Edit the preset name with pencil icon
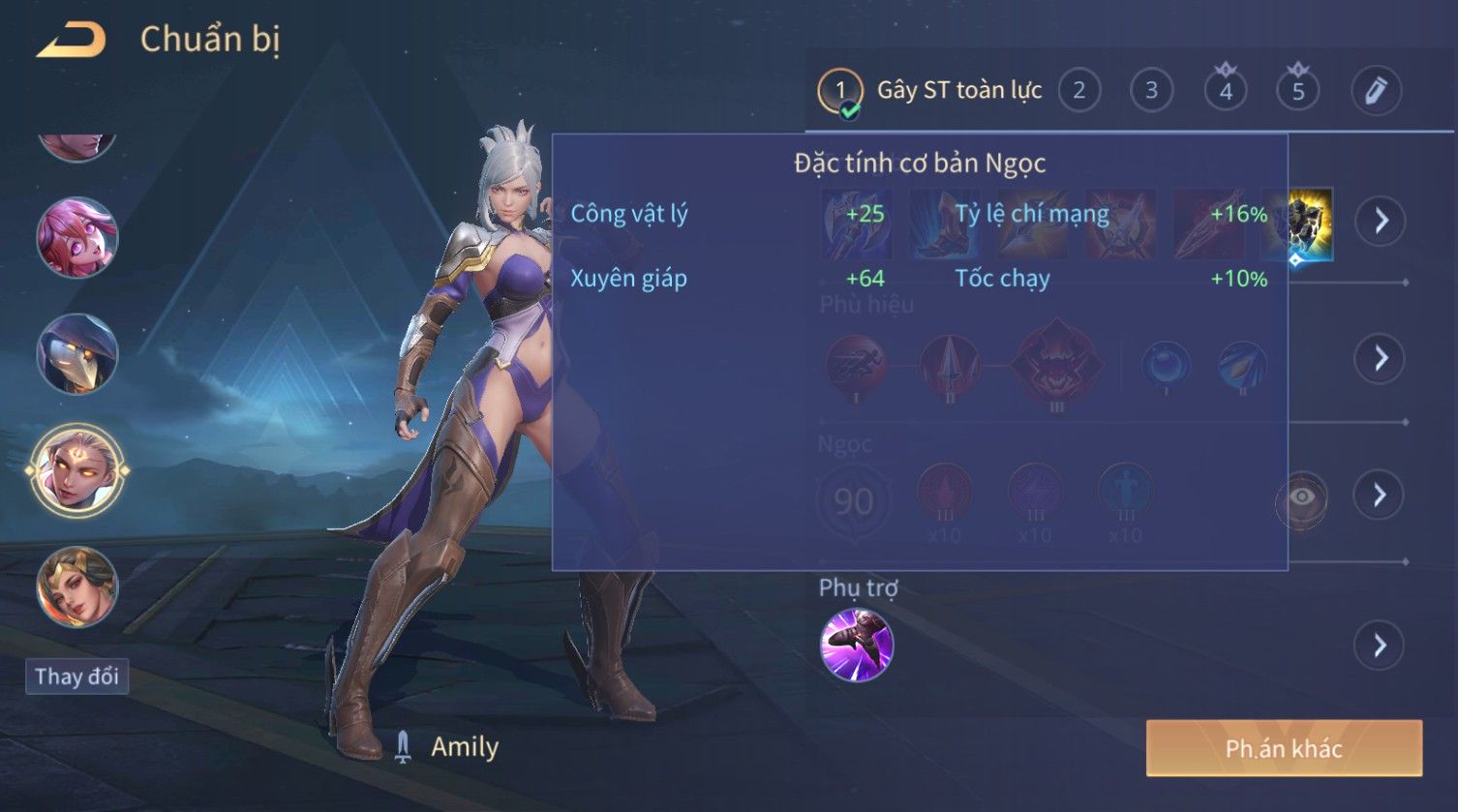 [x=1376, y=91]
